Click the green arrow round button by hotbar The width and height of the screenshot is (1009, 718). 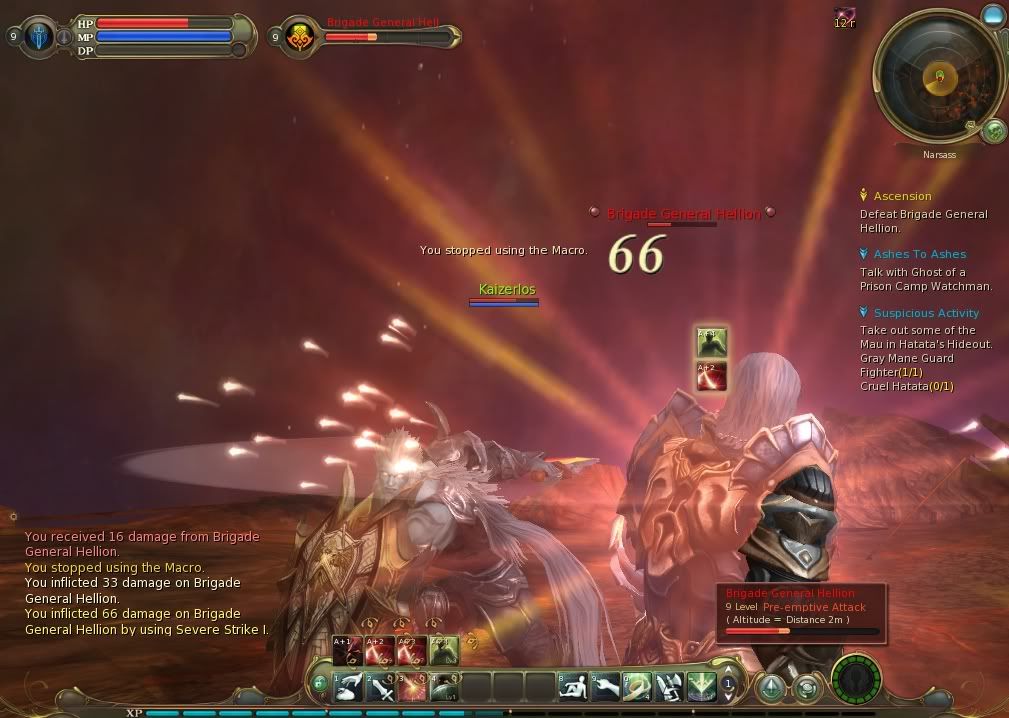pyautogui.click(x=770, y=687)
